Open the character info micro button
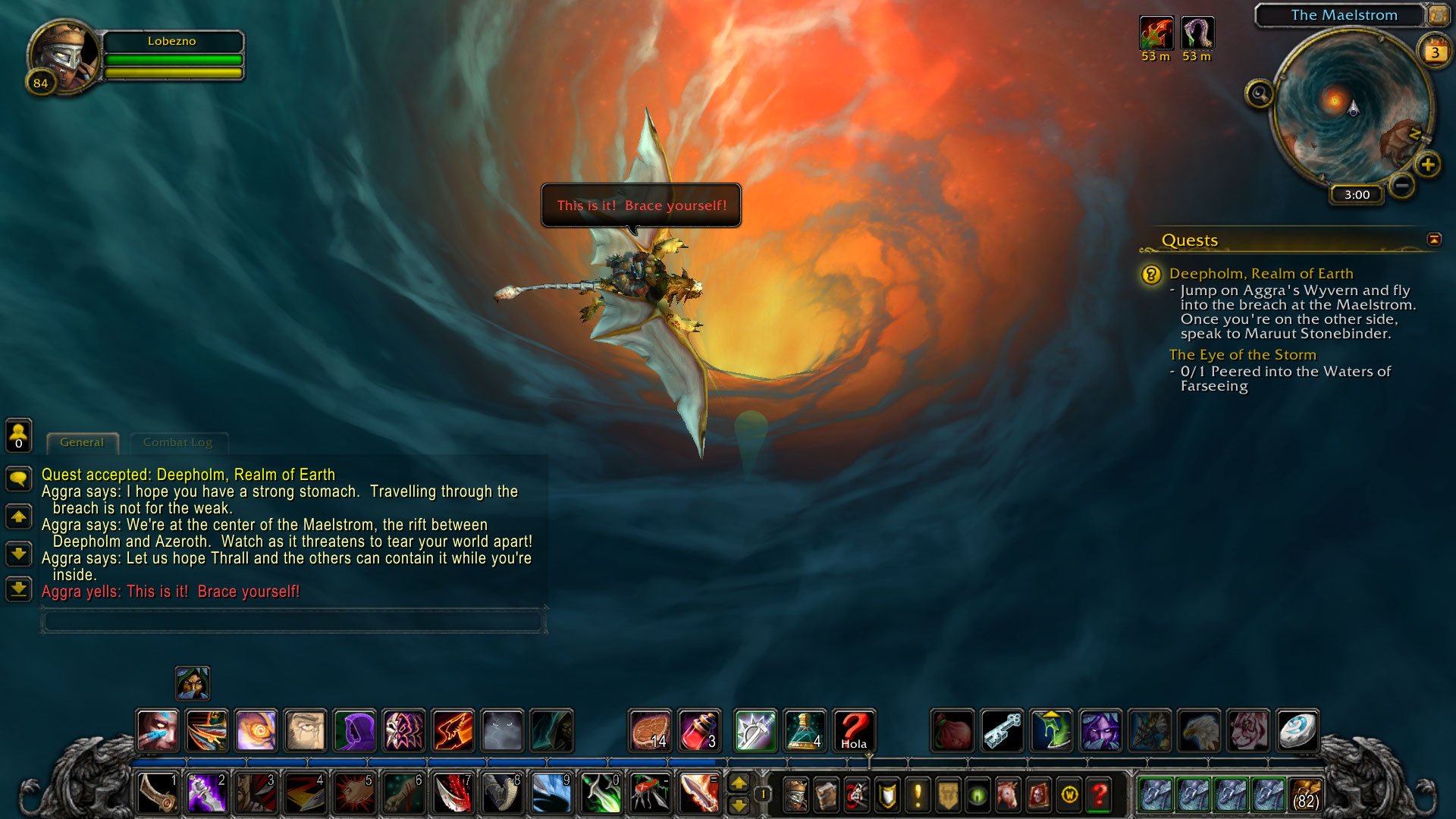1456x819 pixels. tap(795, 794)
